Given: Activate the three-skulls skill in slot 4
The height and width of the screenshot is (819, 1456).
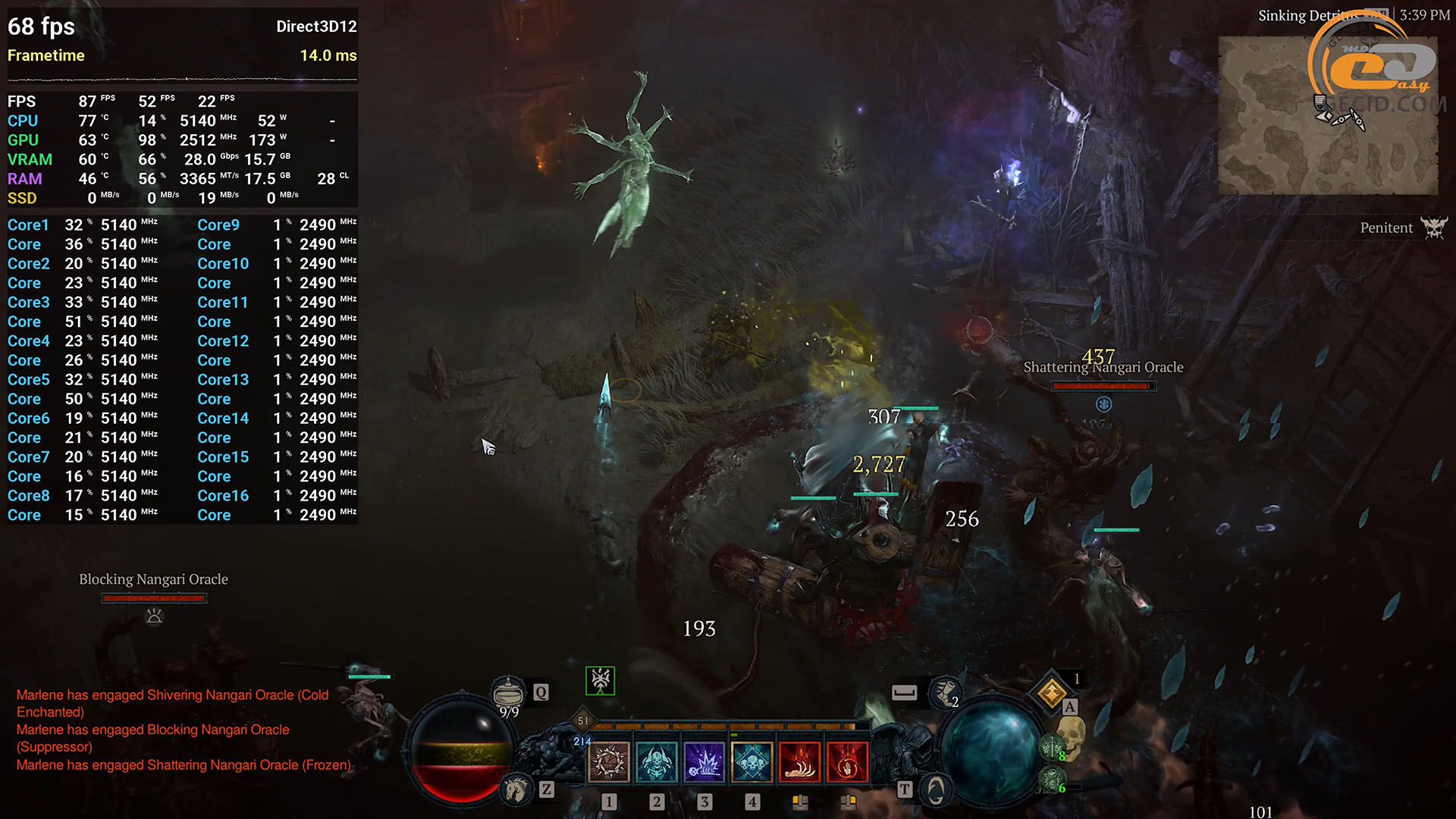Looking at the screenshot, I should coord(752,761).
